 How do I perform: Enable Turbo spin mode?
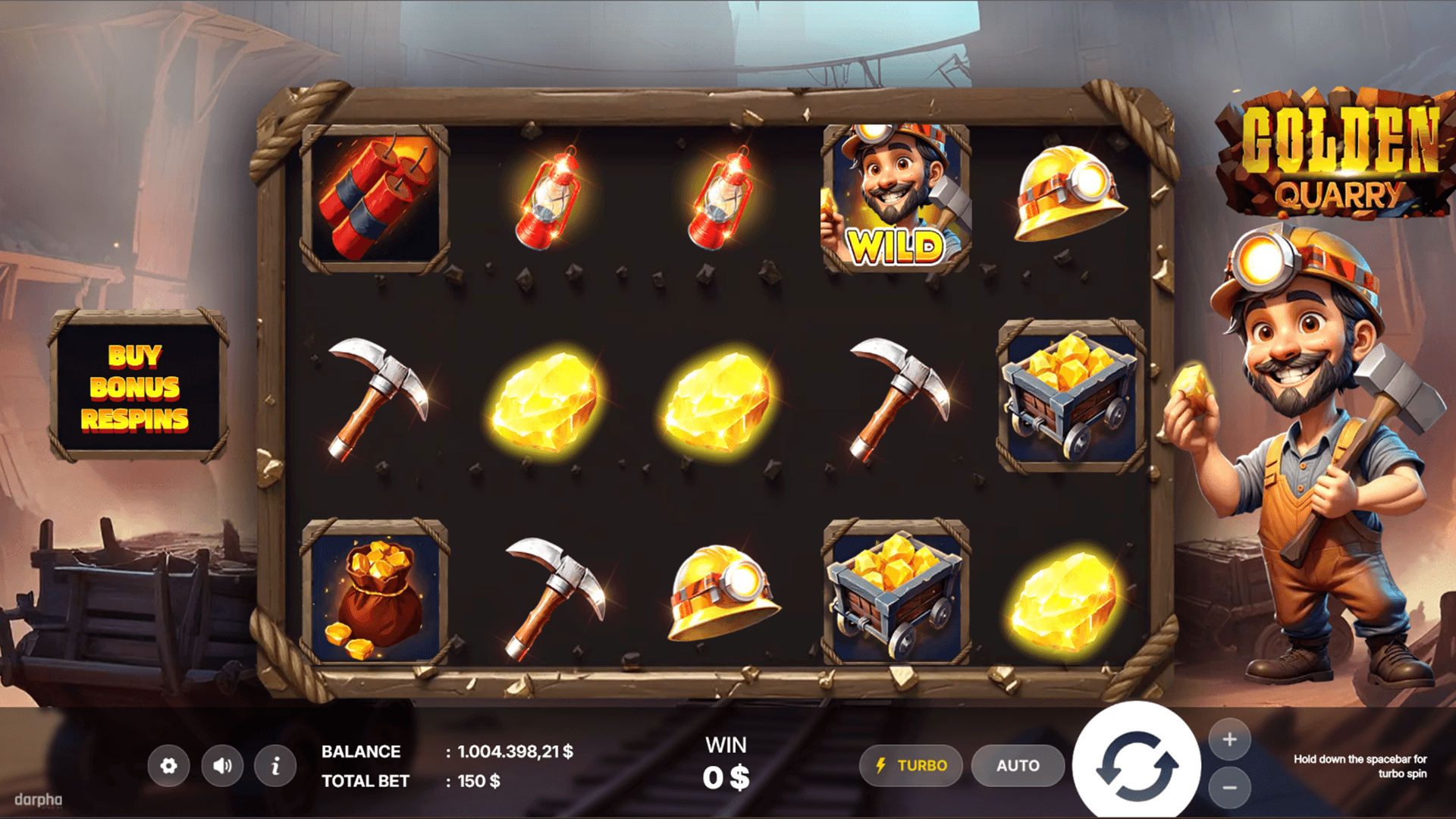tap(911, 766)
